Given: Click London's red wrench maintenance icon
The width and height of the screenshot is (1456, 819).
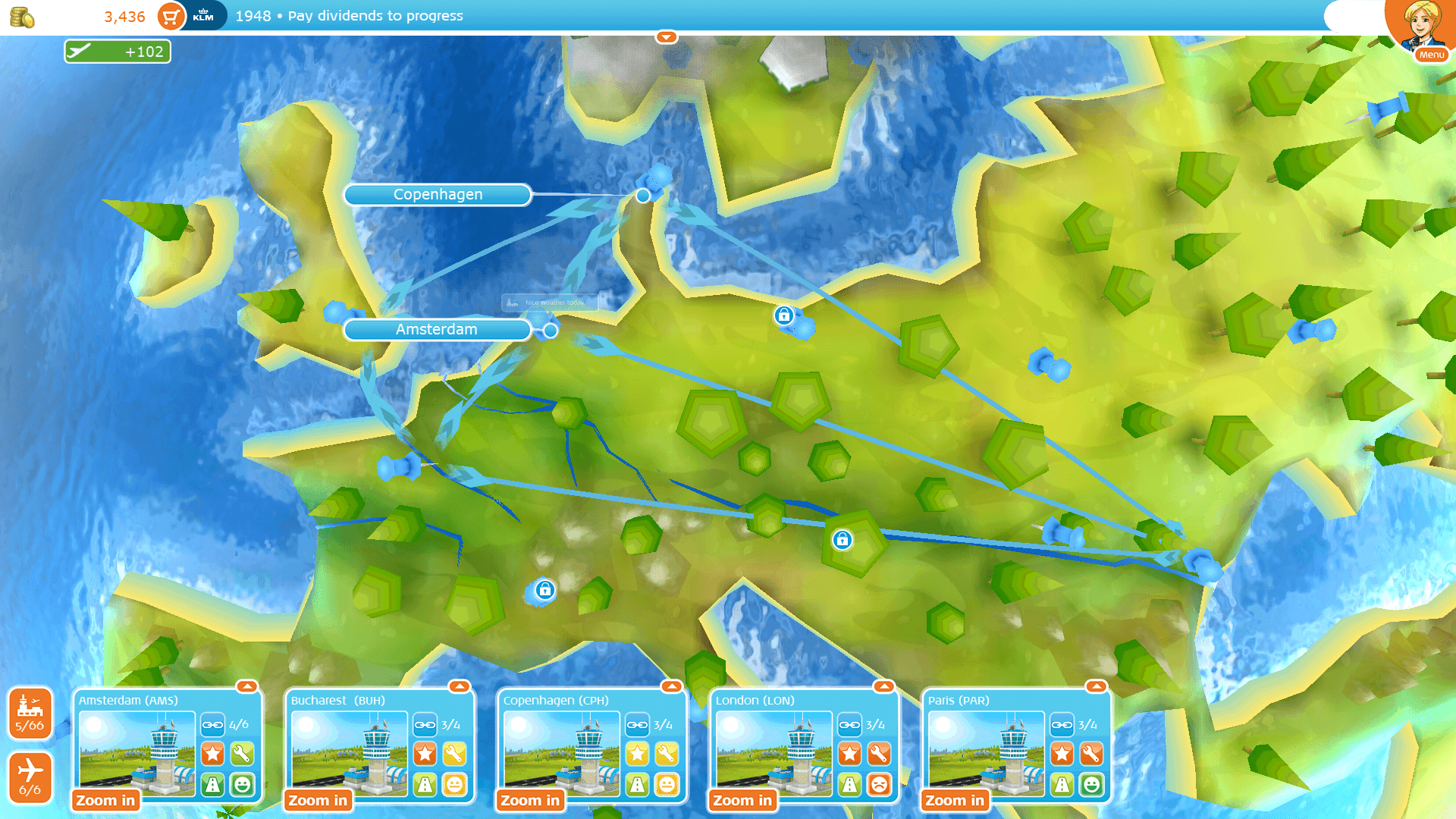Looking at the screenshot, I should (879, 754).
